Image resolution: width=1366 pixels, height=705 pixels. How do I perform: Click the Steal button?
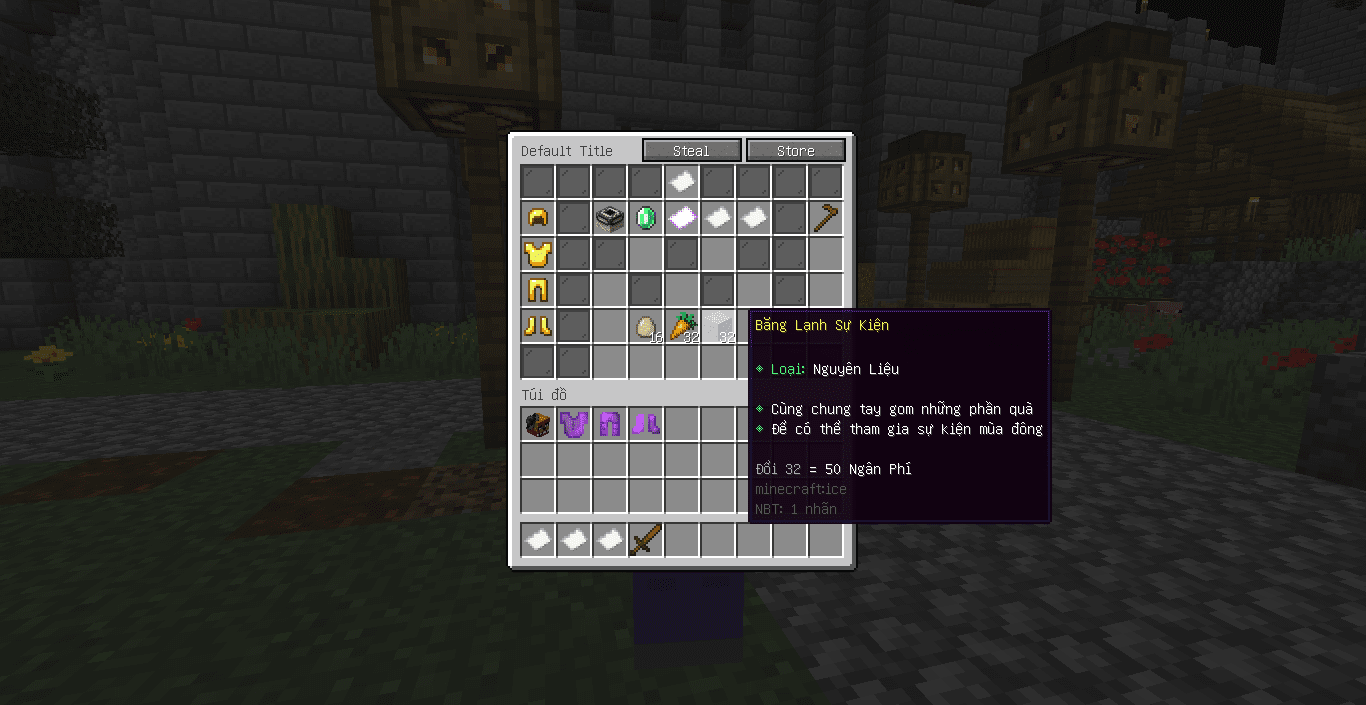click(691, 151)
